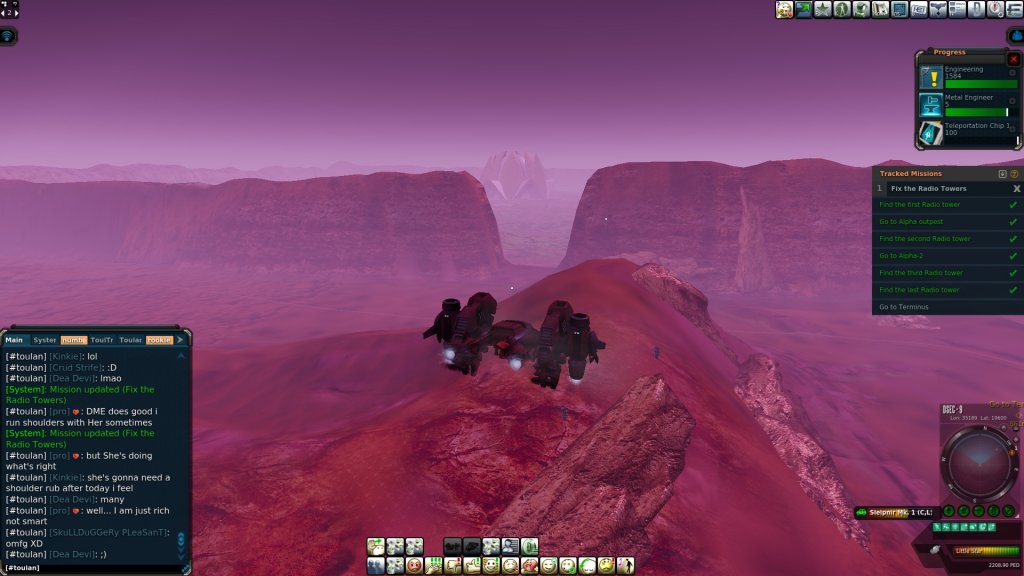Close the Progress panel
1024x576 pixels.
1013,59
